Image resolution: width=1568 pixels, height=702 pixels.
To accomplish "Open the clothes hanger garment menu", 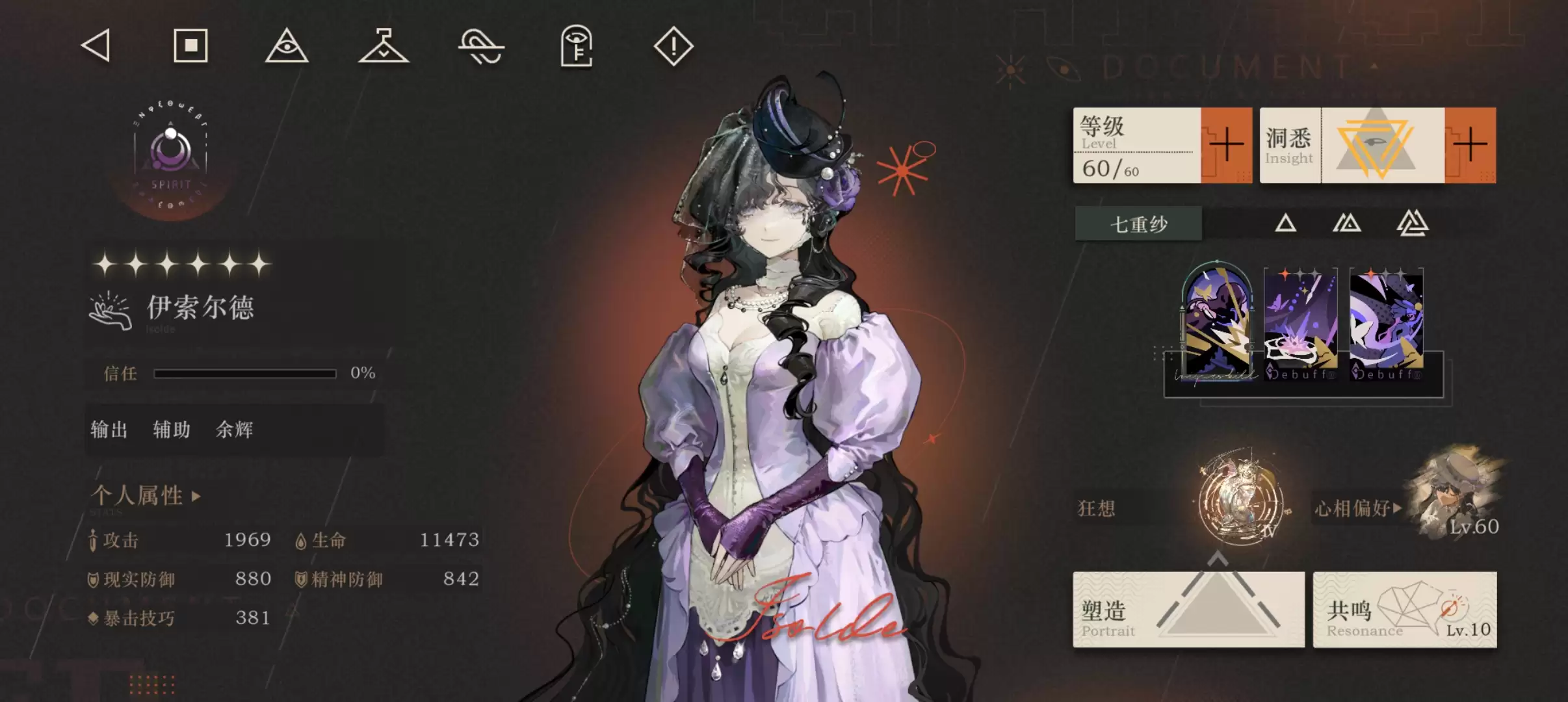I will 384,46.
